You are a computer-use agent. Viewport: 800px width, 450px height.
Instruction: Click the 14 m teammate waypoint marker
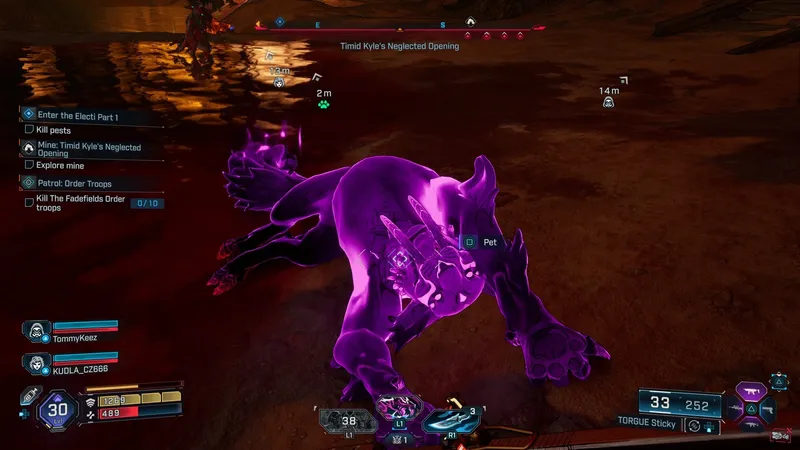coord(608,102)
